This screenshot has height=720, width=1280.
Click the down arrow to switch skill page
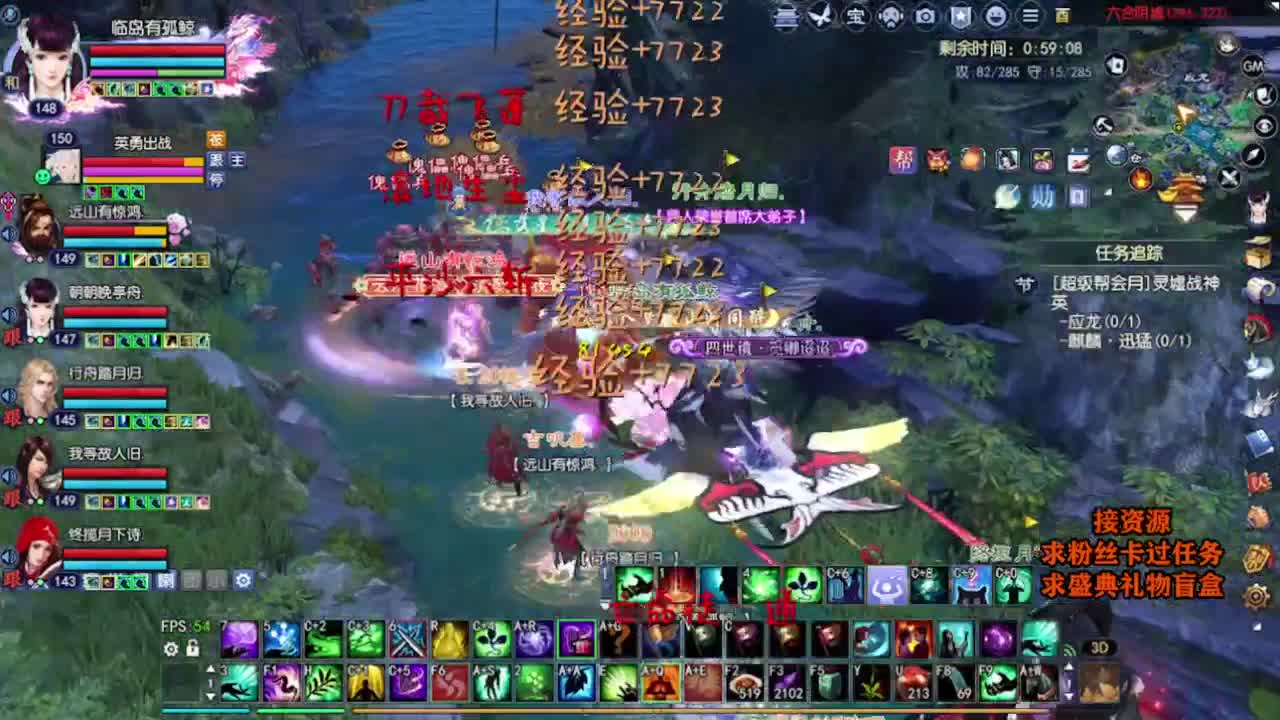pos(210,695)
